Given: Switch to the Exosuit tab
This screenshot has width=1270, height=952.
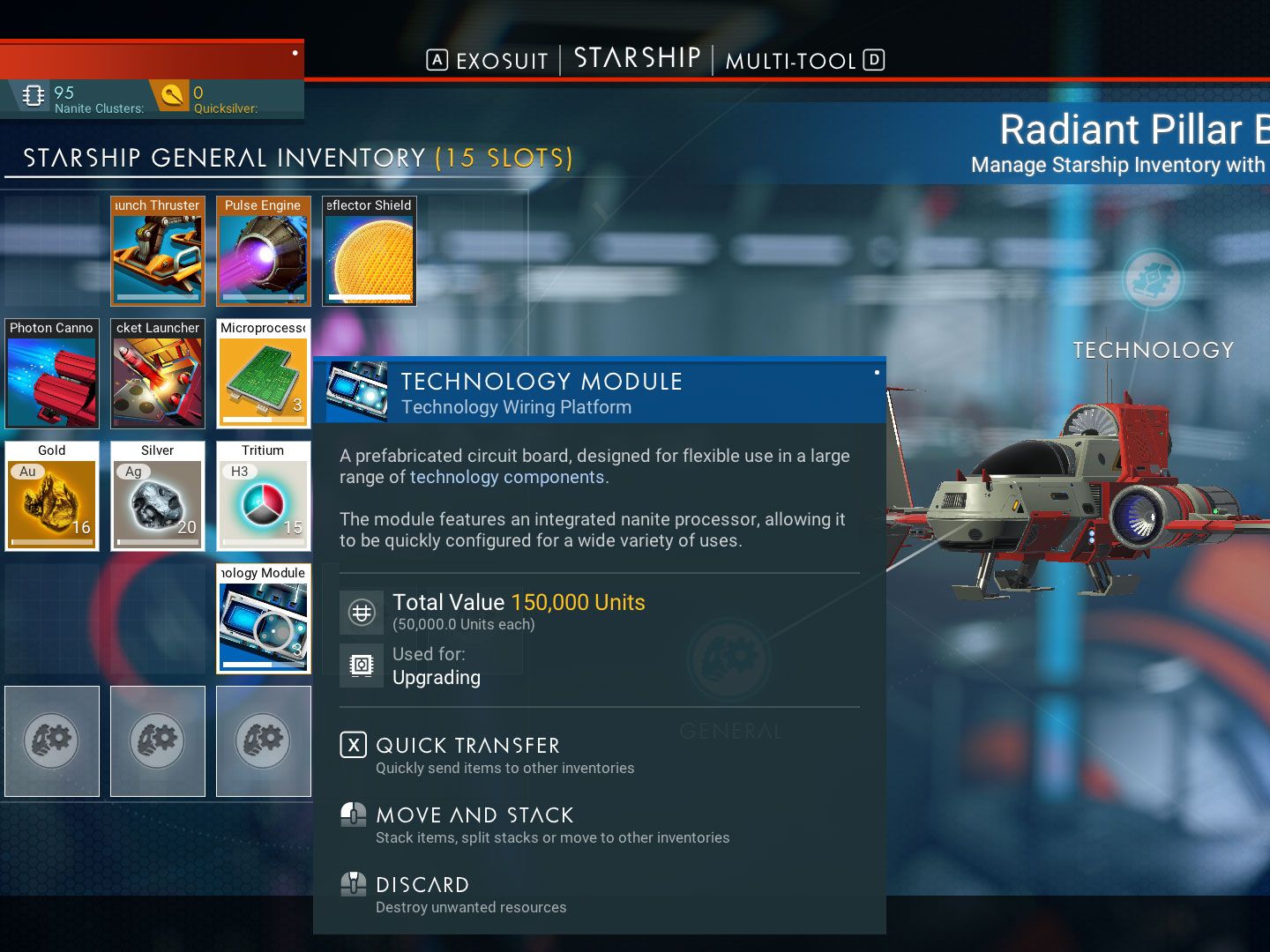Looking at the screenshot, I should (501, 61).
